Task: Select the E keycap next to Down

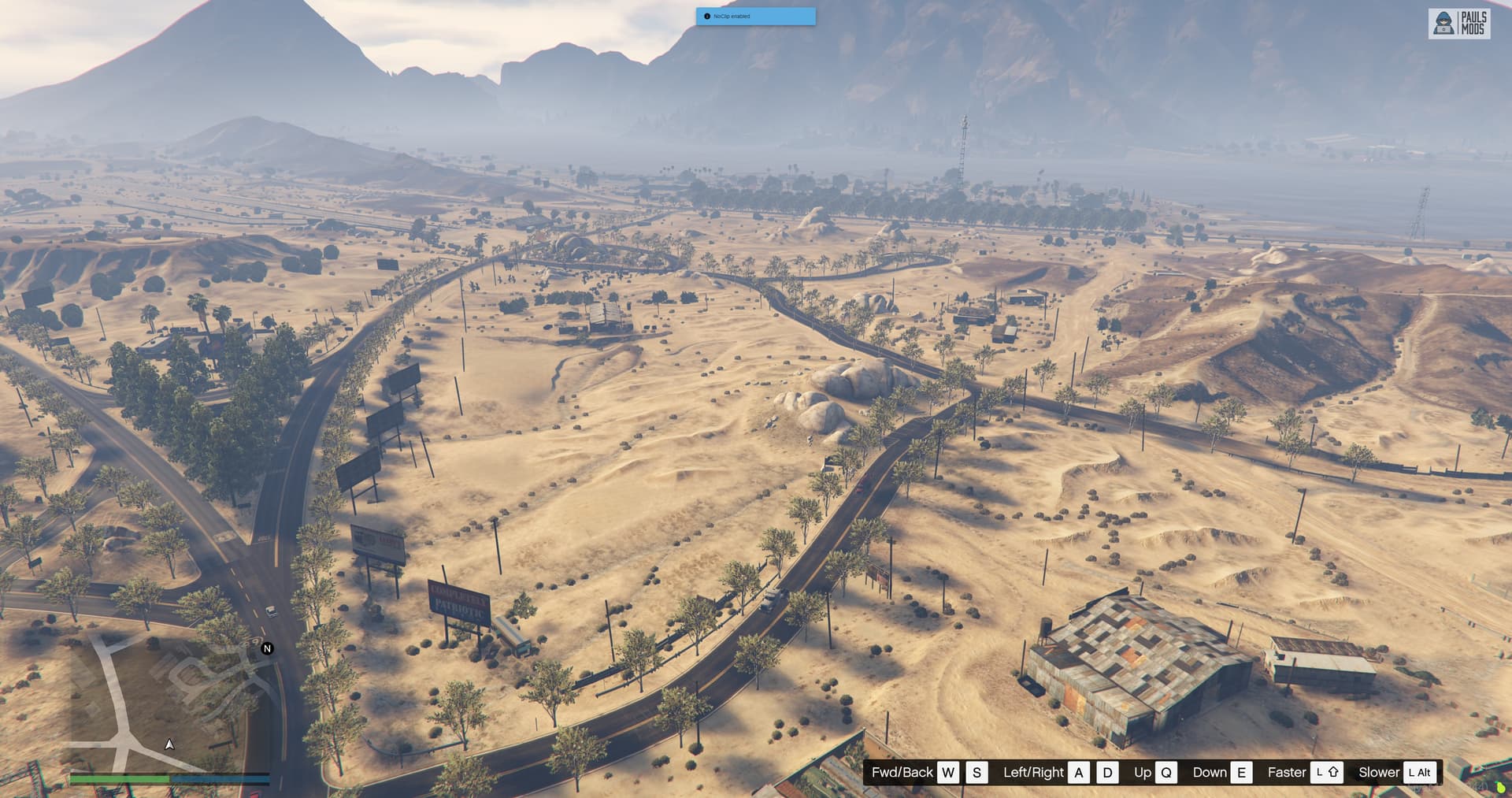Action: (1242, 773)
